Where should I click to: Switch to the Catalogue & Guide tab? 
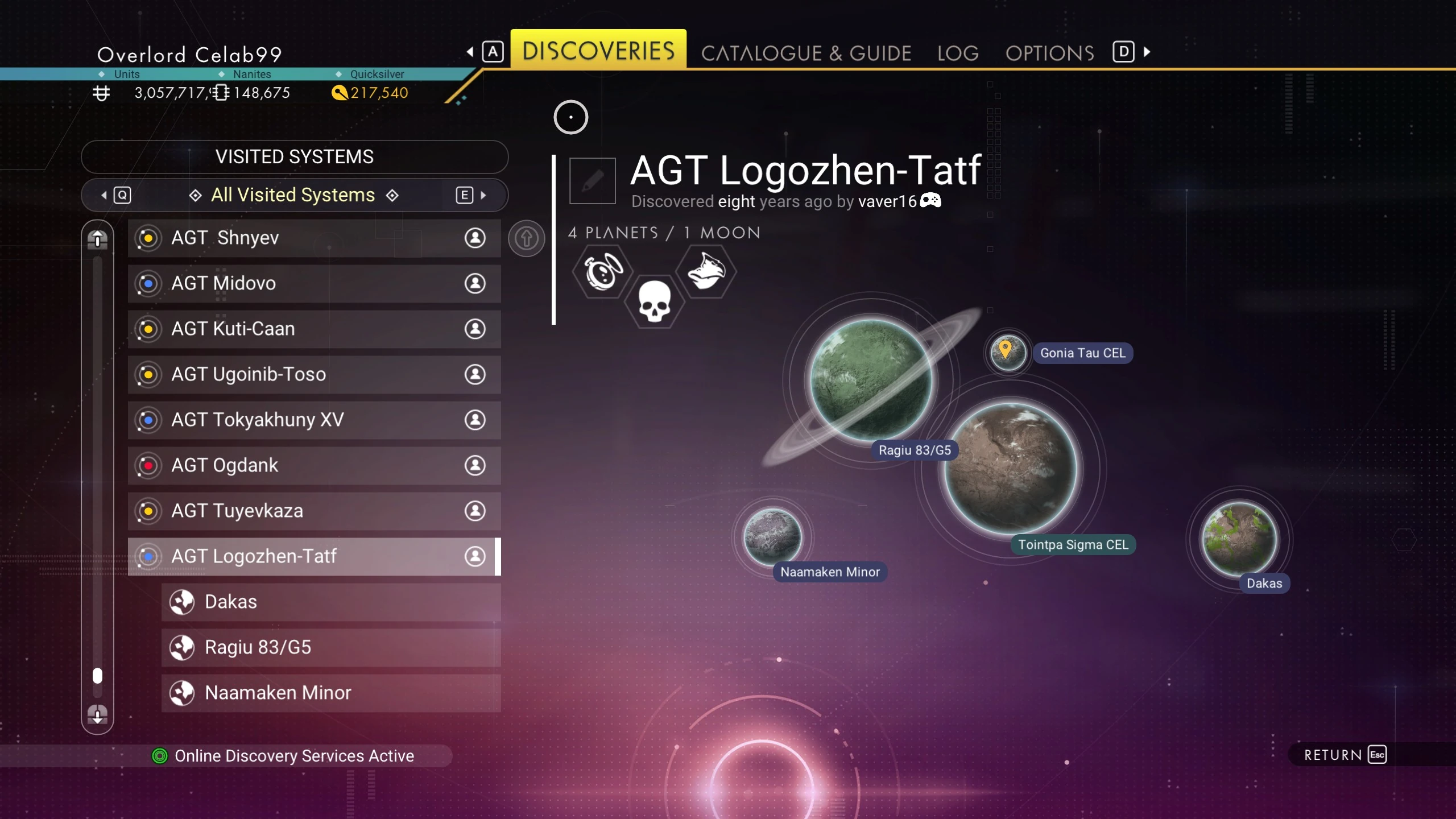point(806,53)
